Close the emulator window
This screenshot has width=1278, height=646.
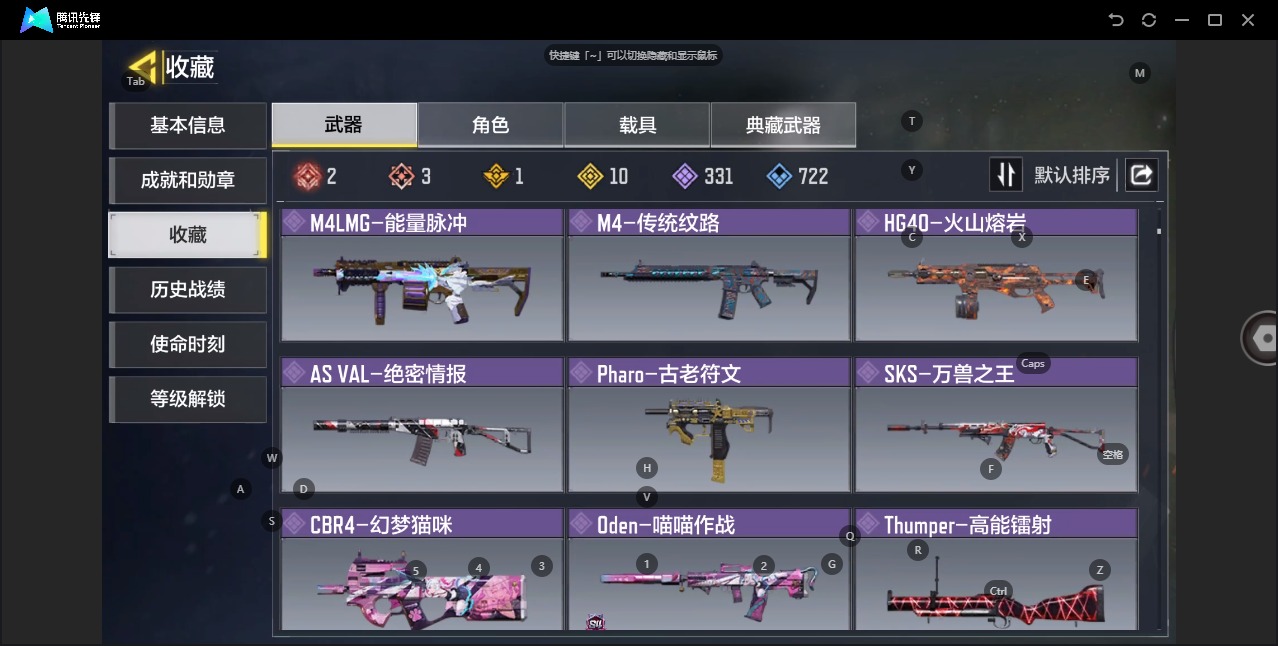1248,20
